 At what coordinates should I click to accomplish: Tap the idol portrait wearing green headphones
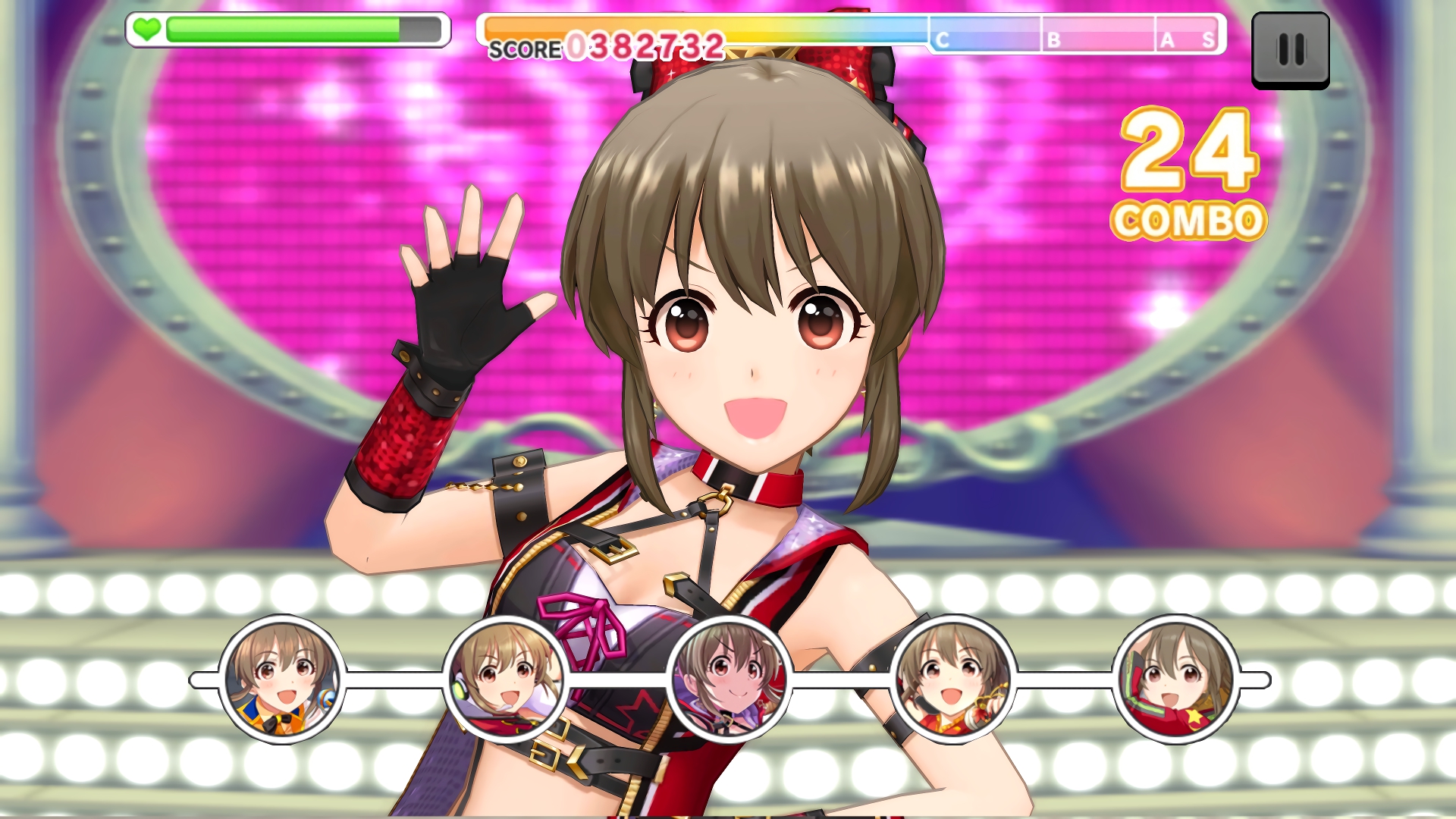pyautogui.click(x=506, y=679)
